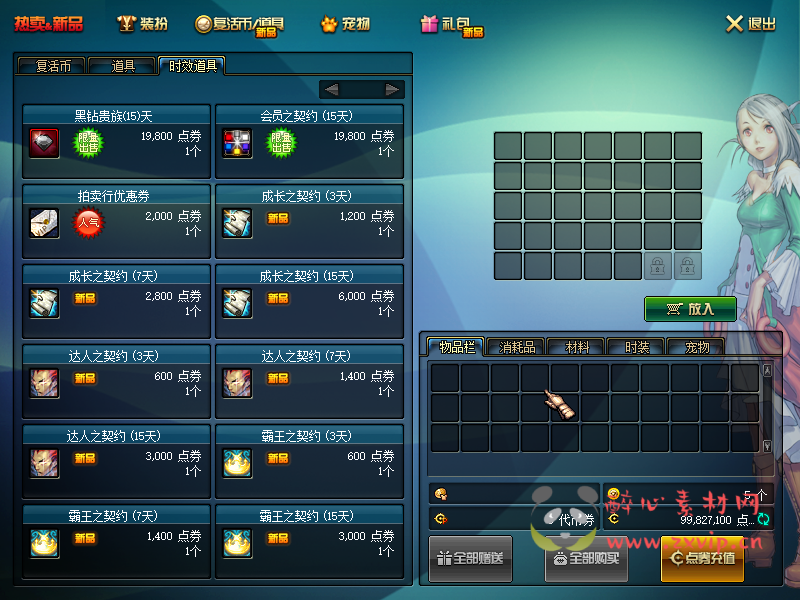This screenshot has height=600, width=800.
Task: Select the scroll item in the inventory
Action: pos(555,406)
